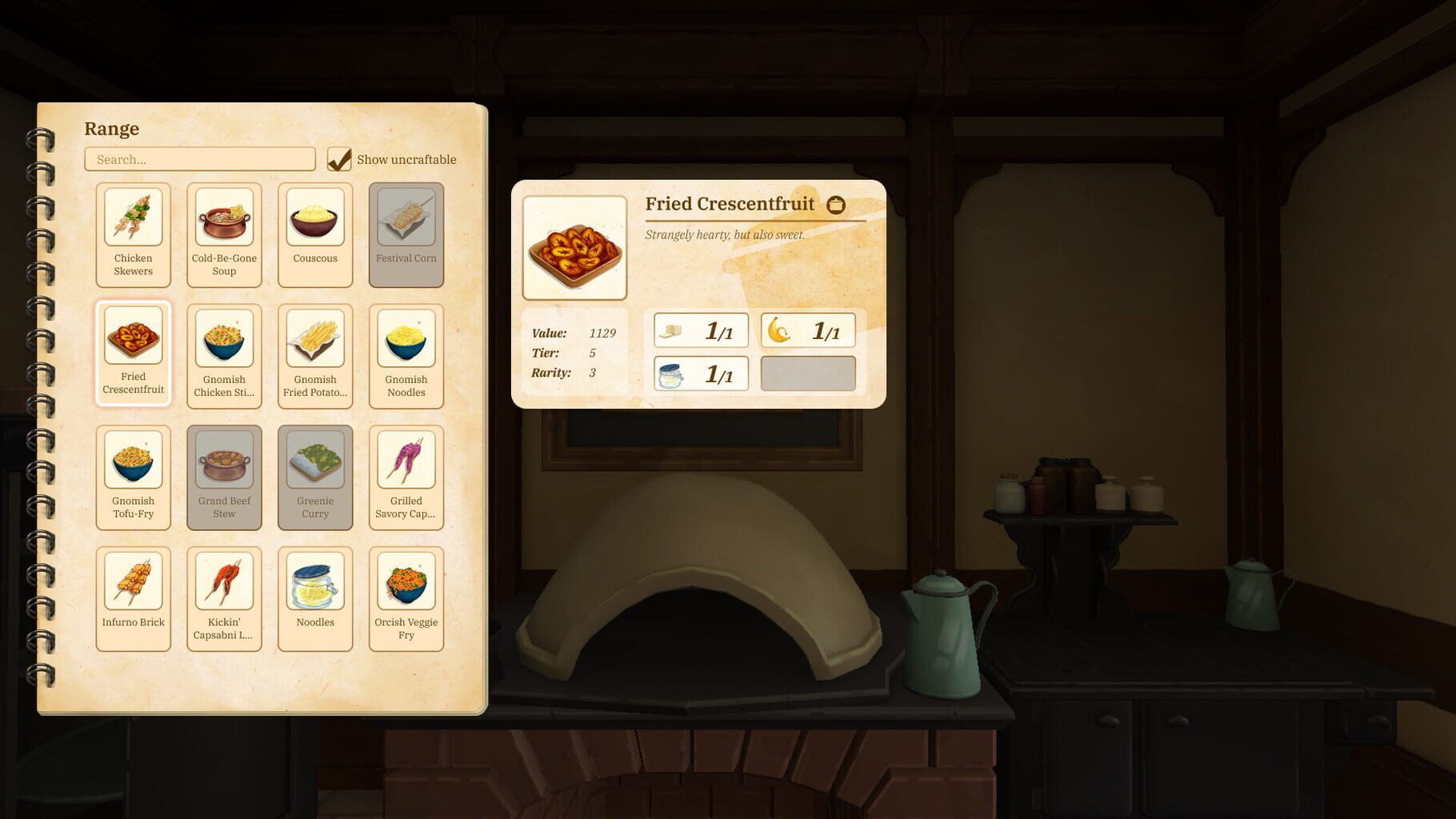Open the Grilled Savory Cap recipe entry

pyautogui.click(x=406, y=476)
